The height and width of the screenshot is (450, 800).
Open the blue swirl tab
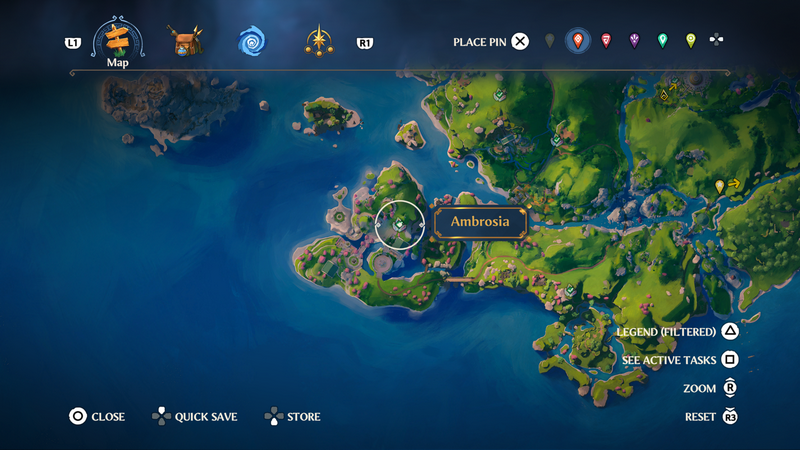pyautogui.click(x=251, y=41)
